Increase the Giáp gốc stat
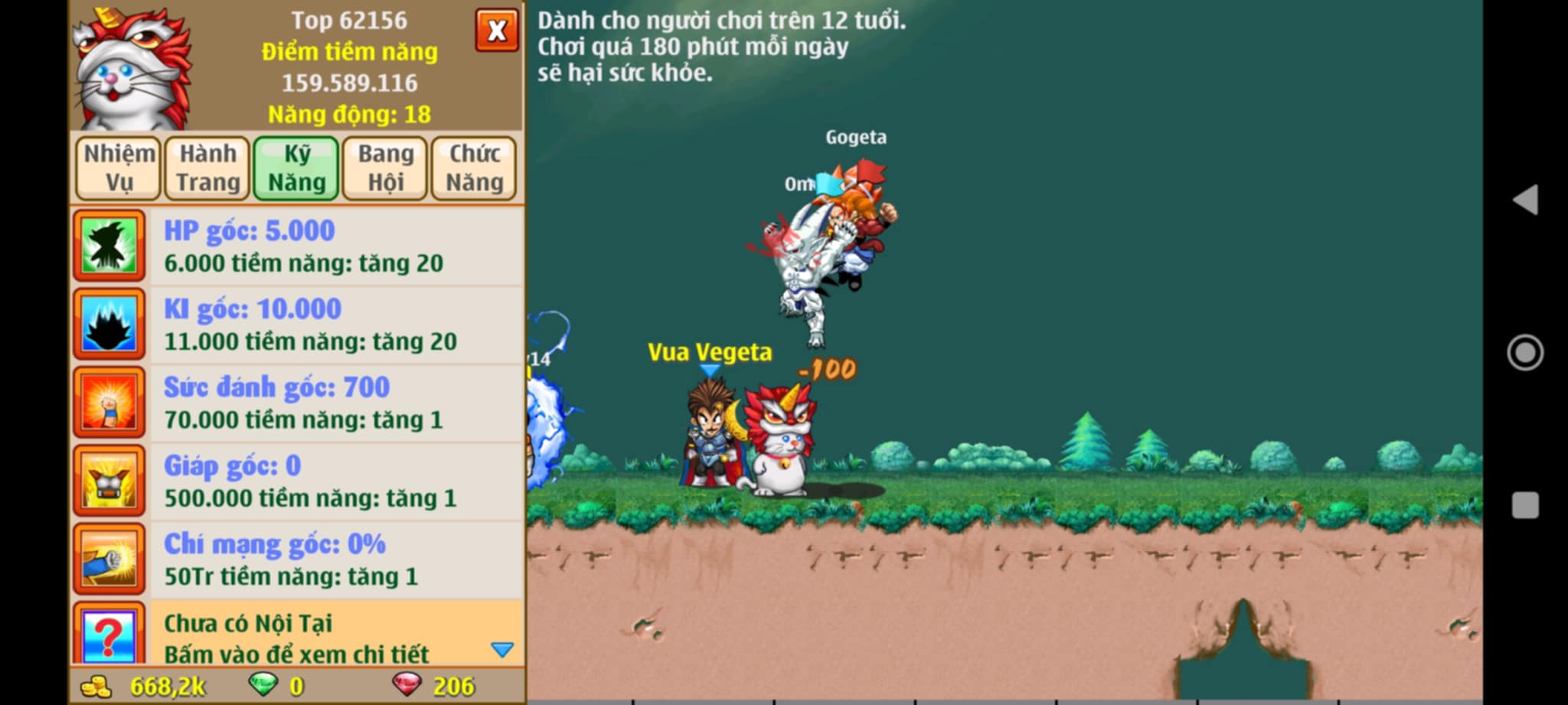 pyautogui.click(x=299, y=481)
